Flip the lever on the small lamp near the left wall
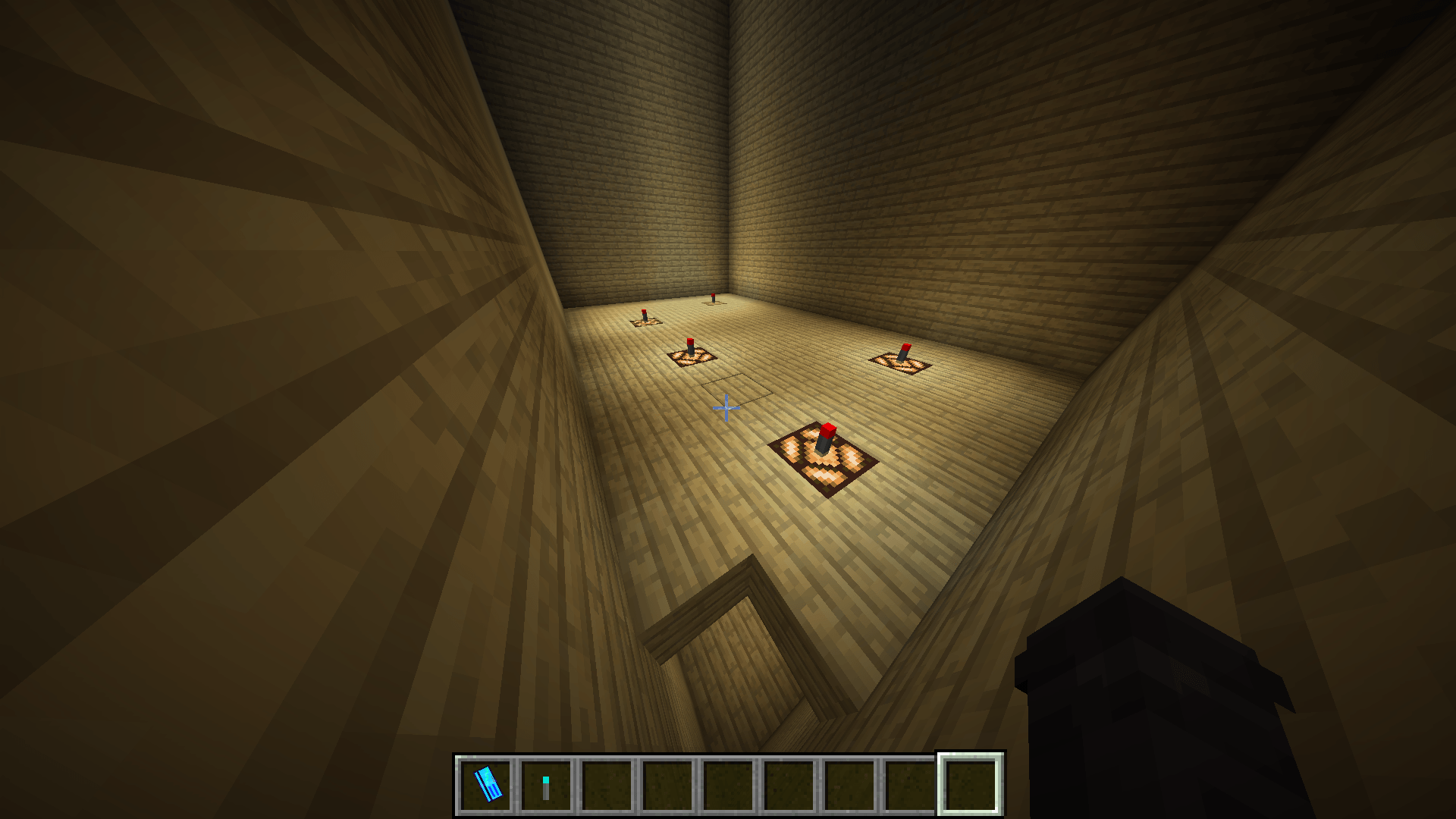Screen dimensions: 1456x819 (645, 313)
